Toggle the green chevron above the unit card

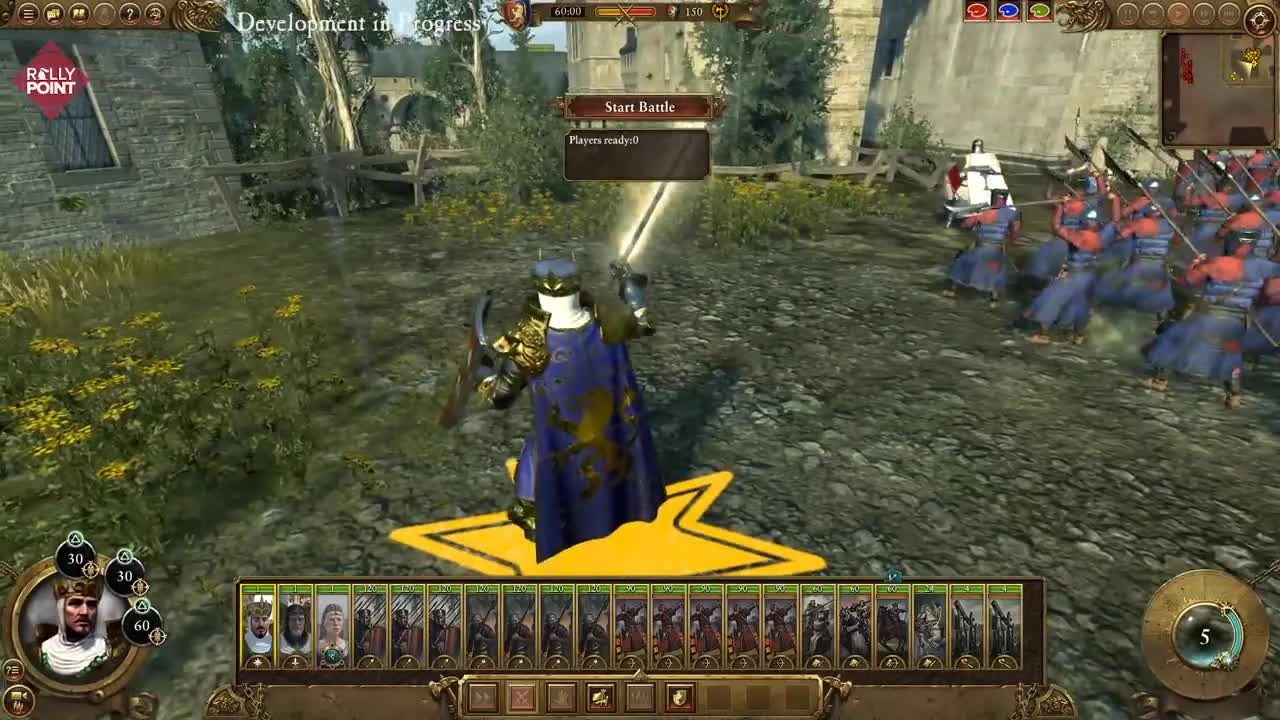pyautogui.click(x=893, y=577)
